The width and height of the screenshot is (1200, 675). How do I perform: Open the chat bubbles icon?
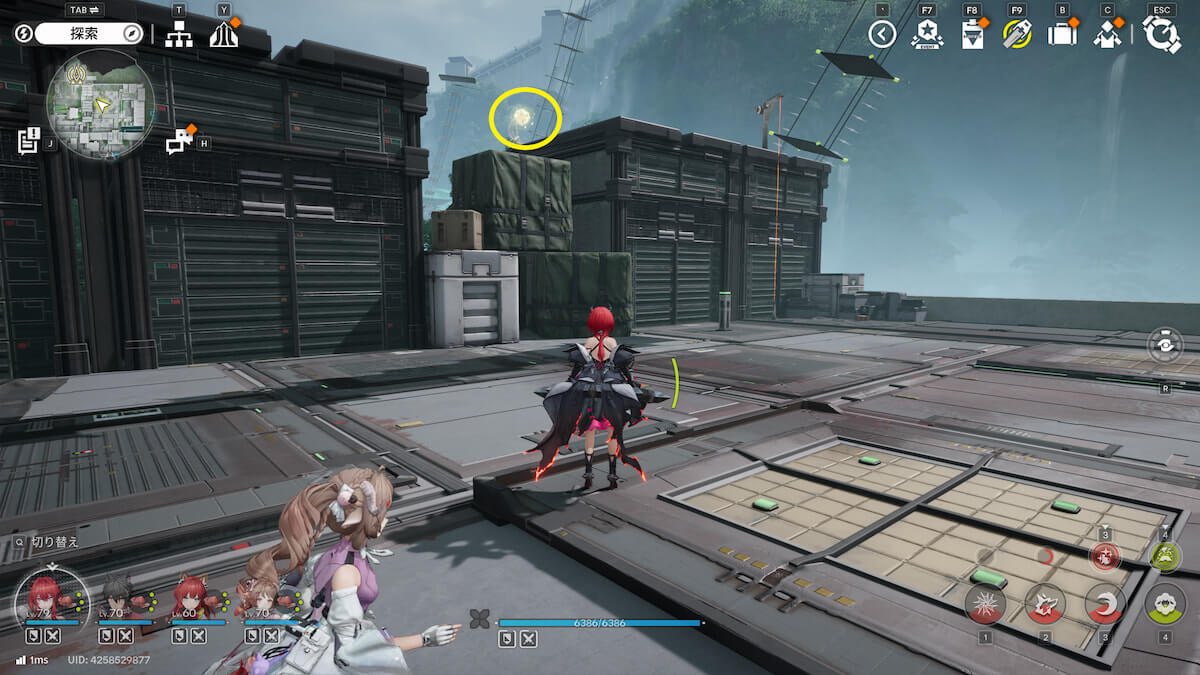179,141
